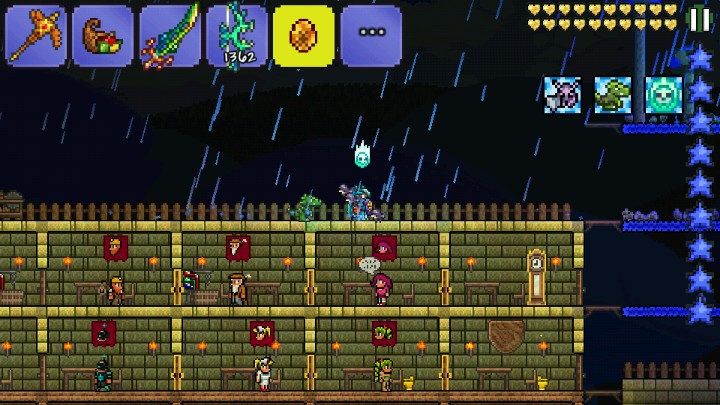Tap the teal wisp skull buff icon
Image resolution: width=720 pixels, height=405 pixels.
[663, 95]
